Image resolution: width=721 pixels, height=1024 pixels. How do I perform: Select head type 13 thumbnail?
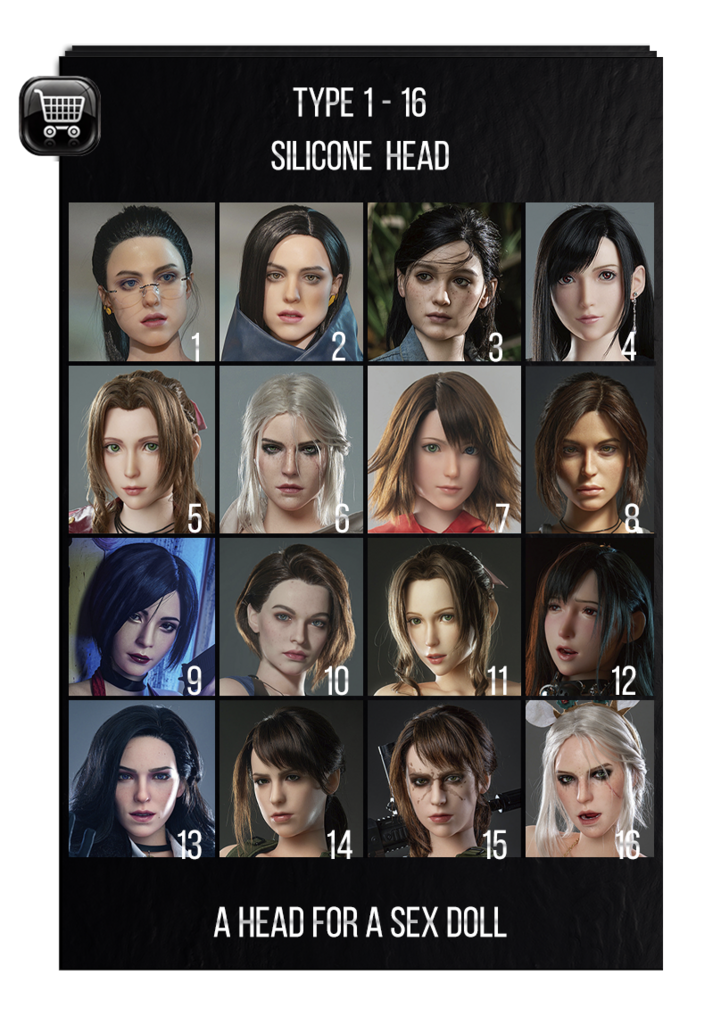coord(142,779)
